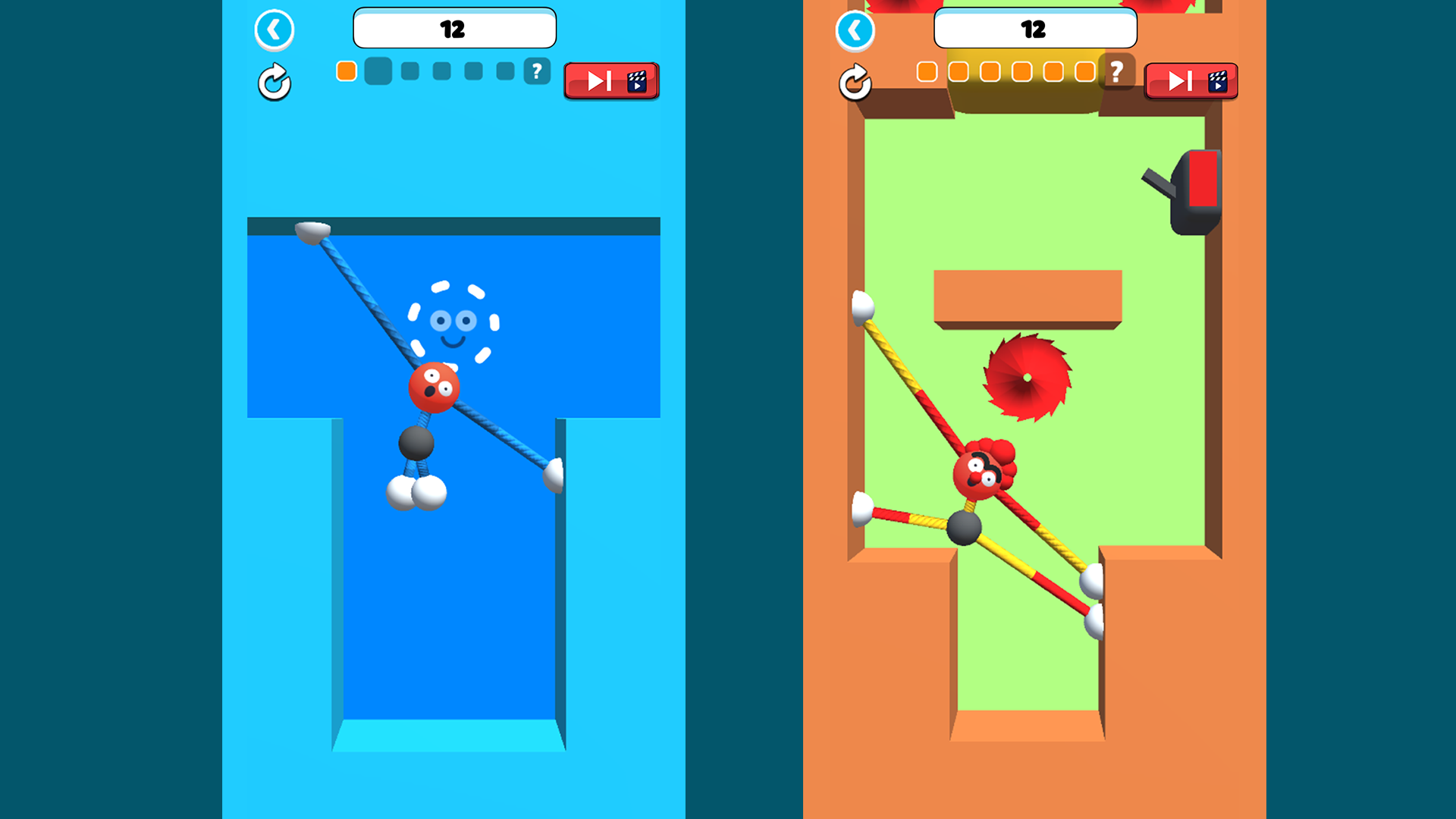Tap the restart arrow on the left screen
1456x819 pixels.
[275, 83]
